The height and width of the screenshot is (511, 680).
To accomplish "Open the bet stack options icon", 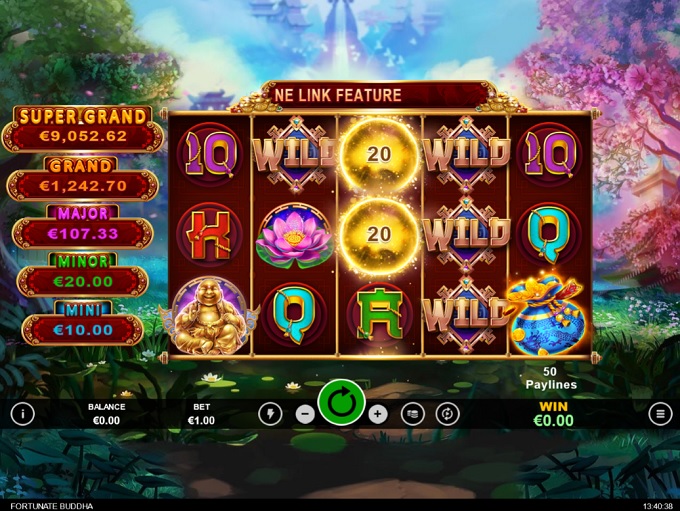I will pyautogui.click(x=413, y=414).
